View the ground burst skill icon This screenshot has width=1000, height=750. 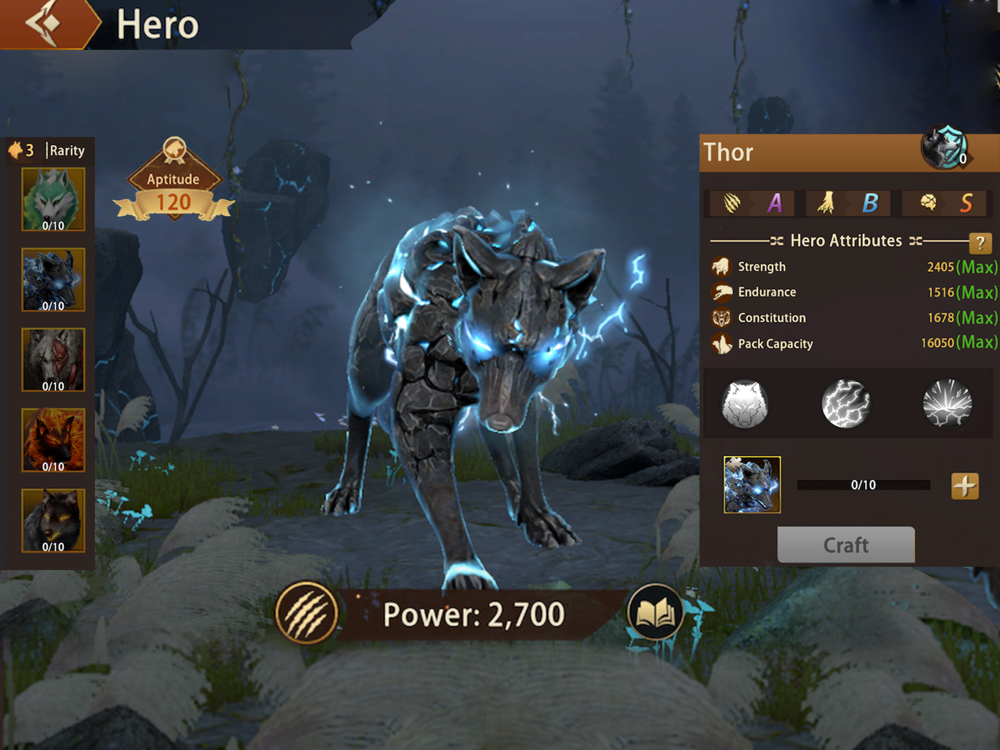point(946,404)
